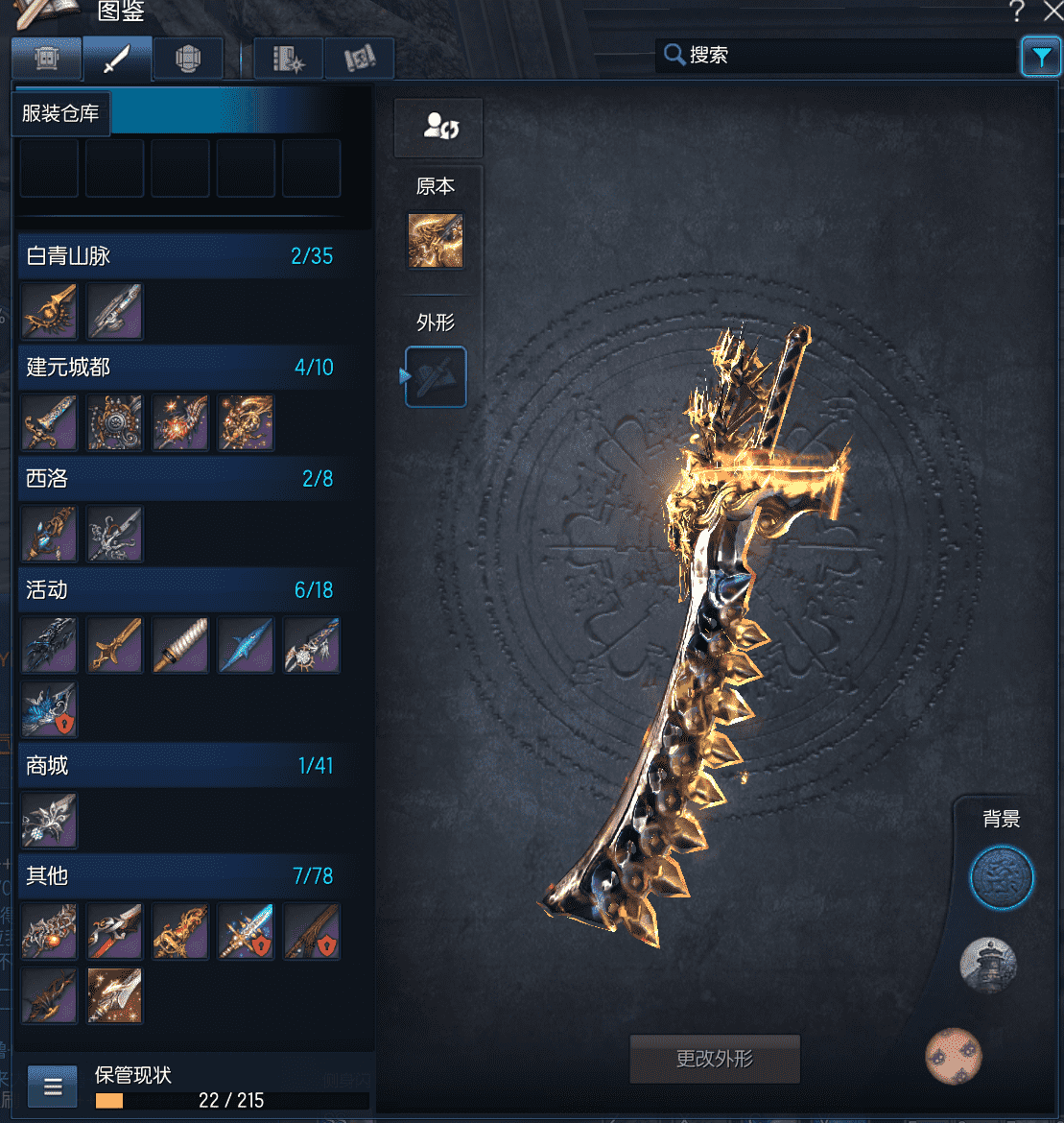This screenshot has height=1123, width=1064.
Task: Collapse the 其他 category header
Action: (x=179, y=875)
